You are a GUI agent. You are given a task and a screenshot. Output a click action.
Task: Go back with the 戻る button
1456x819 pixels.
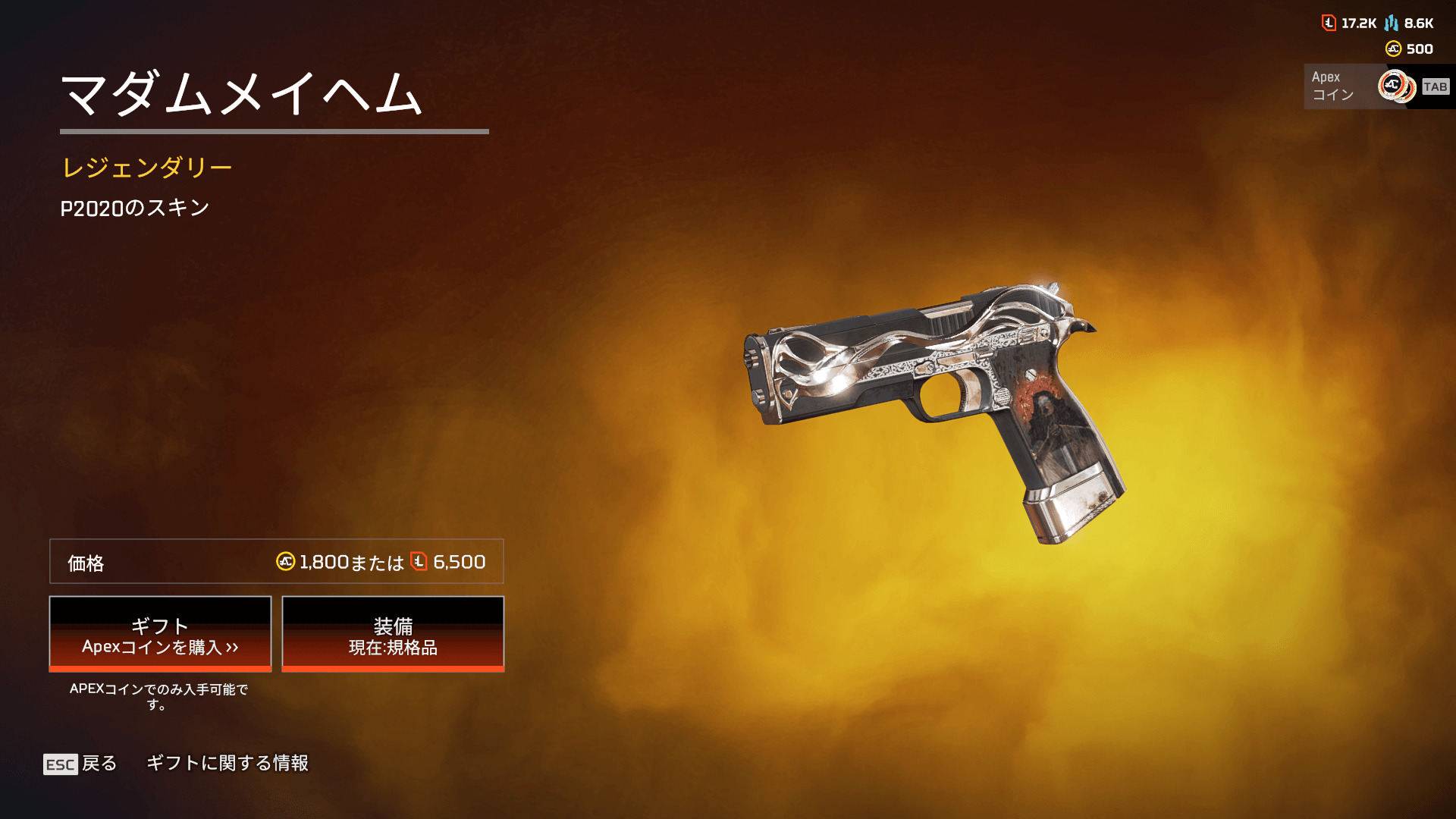tap(80, 763)
